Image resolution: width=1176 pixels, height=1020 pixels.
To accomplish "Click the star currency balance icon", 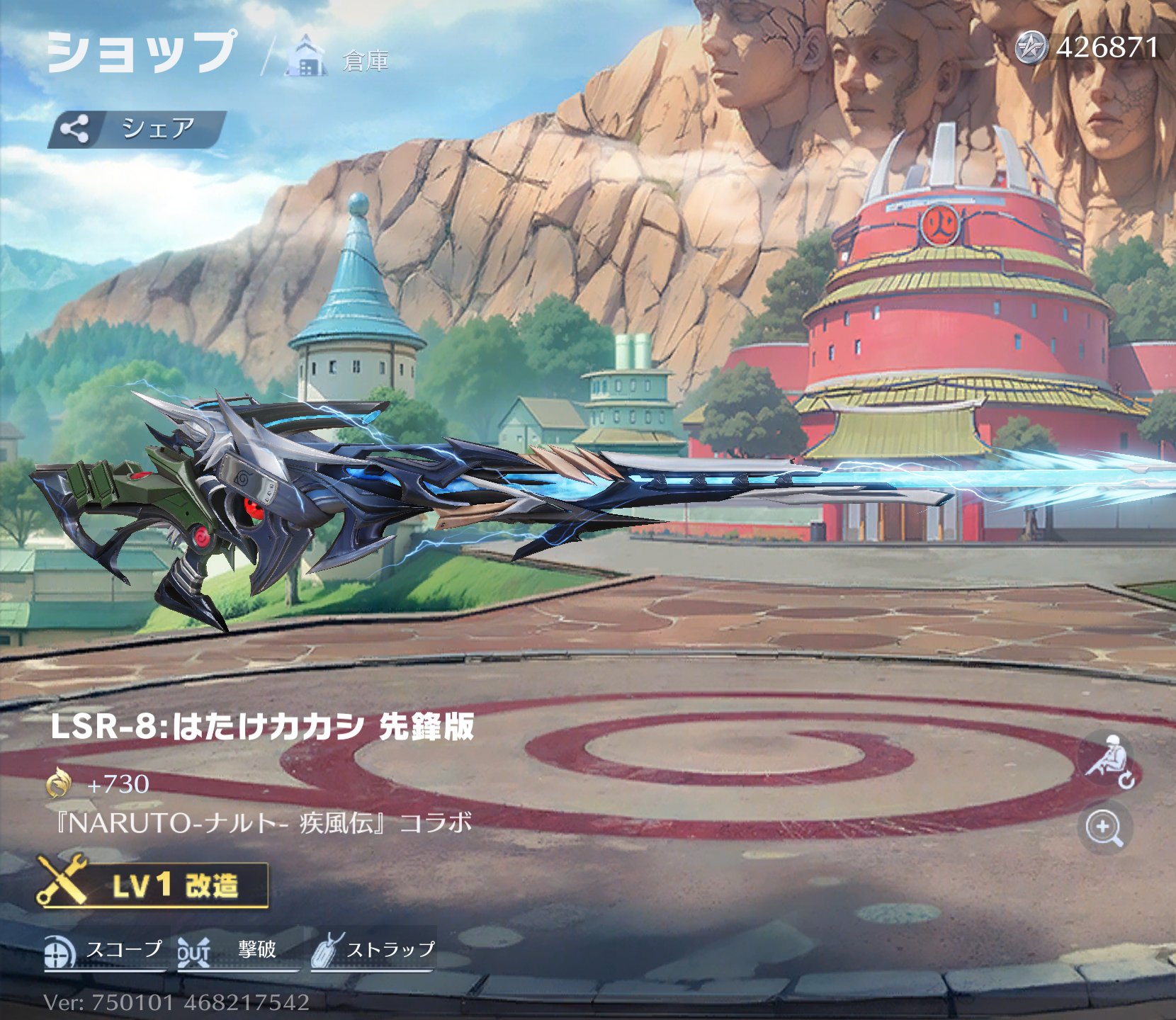I will [1031, 47].
